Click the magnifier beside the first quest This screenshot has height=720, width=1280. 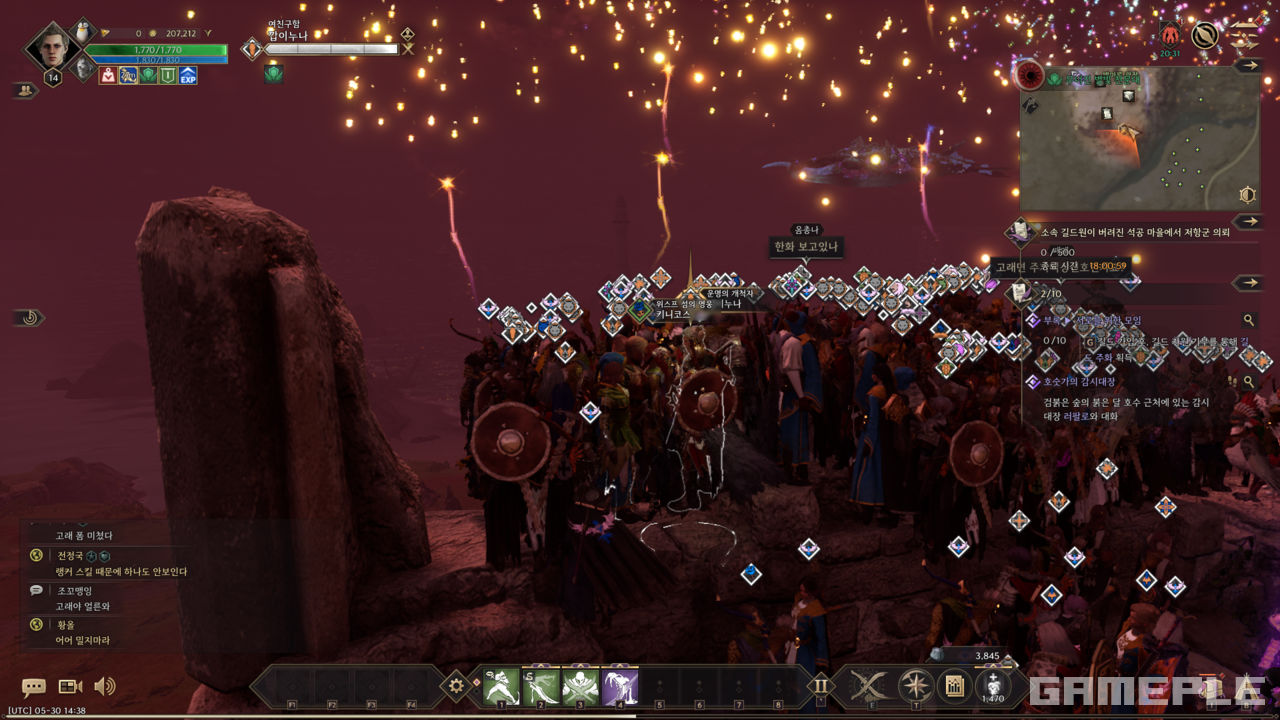click(x=1248, y=321)
